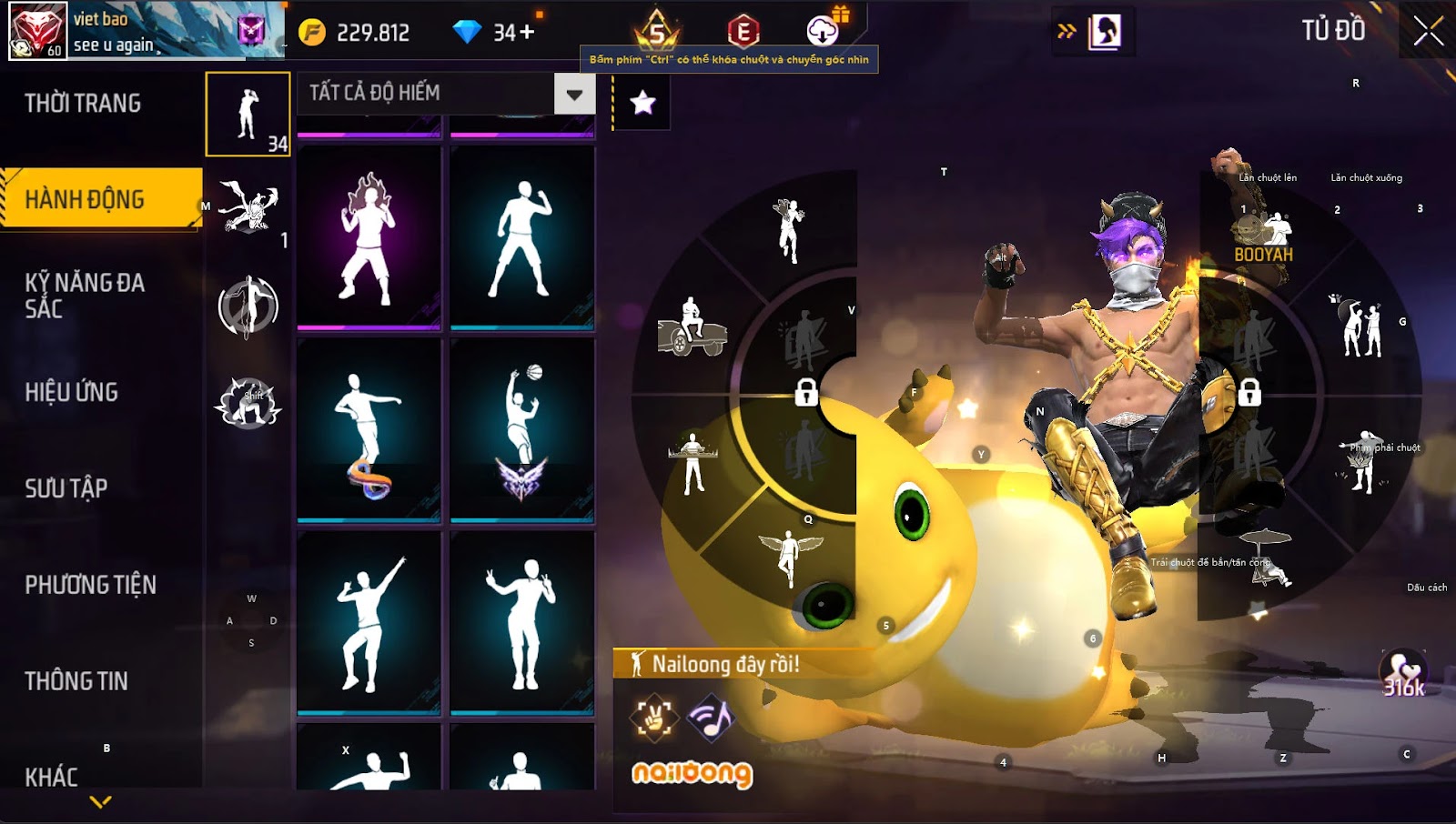
Task: Toggle the star favorites filter
Action: coord(642,103)
